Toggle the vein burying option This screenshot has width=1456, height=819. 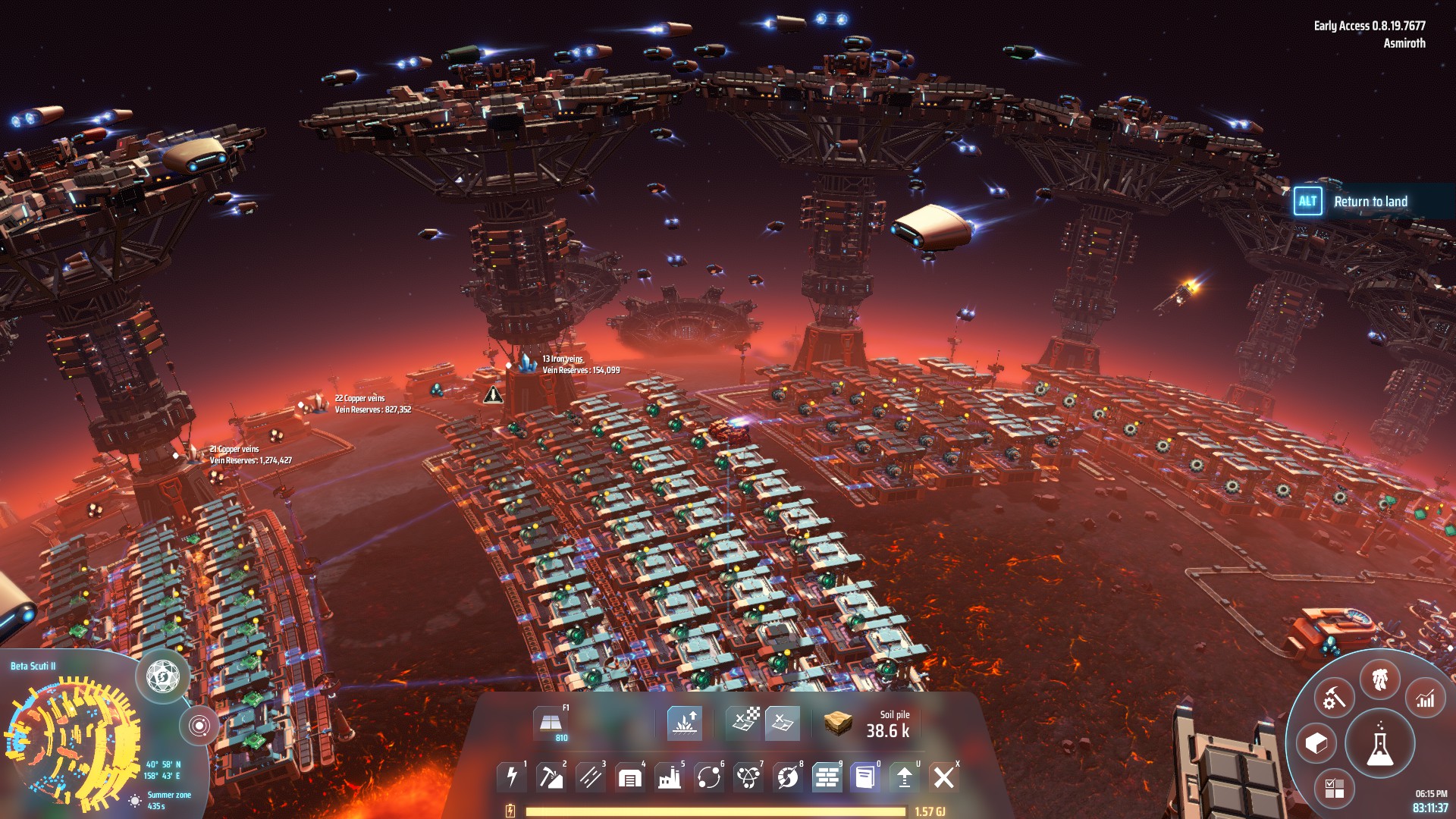685,723
